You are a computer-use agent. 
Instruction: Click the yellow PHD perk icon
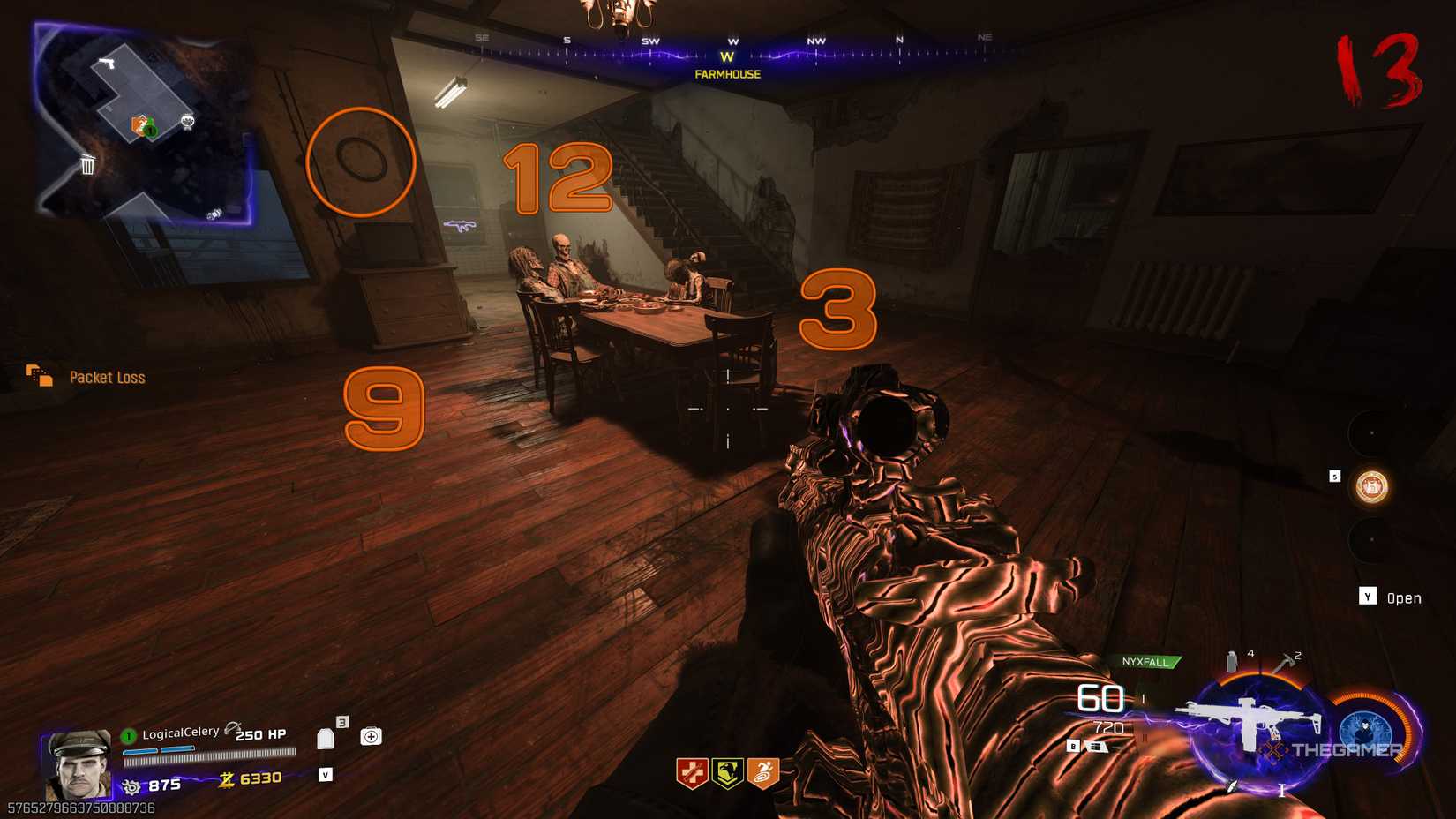[726, 770]
